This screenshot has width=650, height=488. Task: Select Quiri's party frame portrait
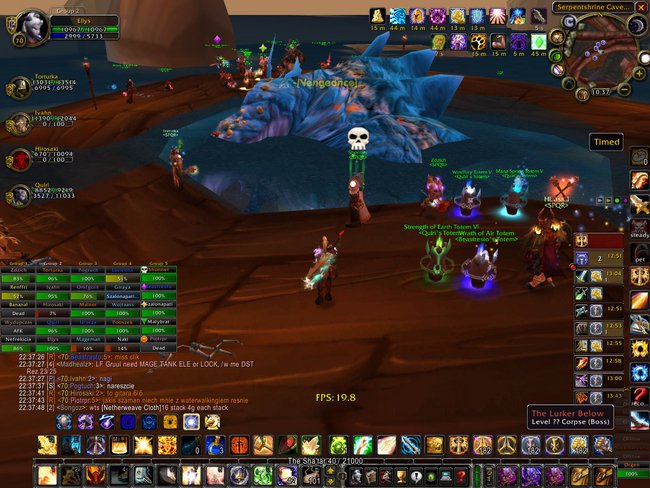tap(18, 193)
